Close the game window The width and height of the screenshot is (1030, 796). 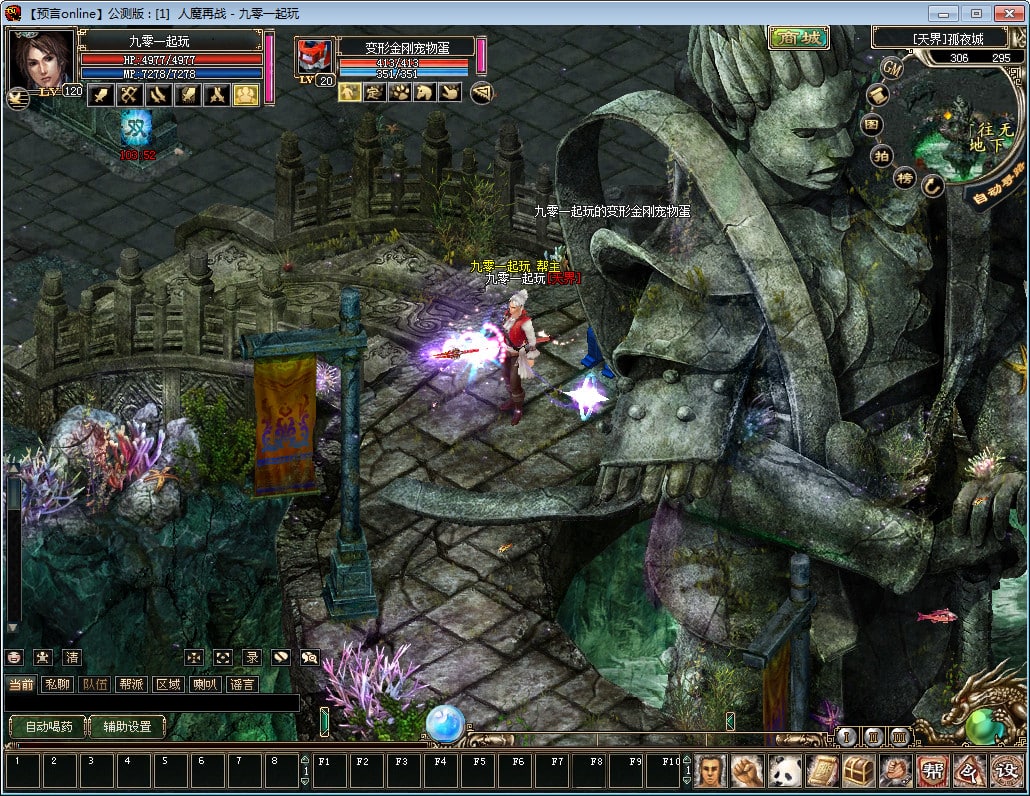(x=1007, y=13)
